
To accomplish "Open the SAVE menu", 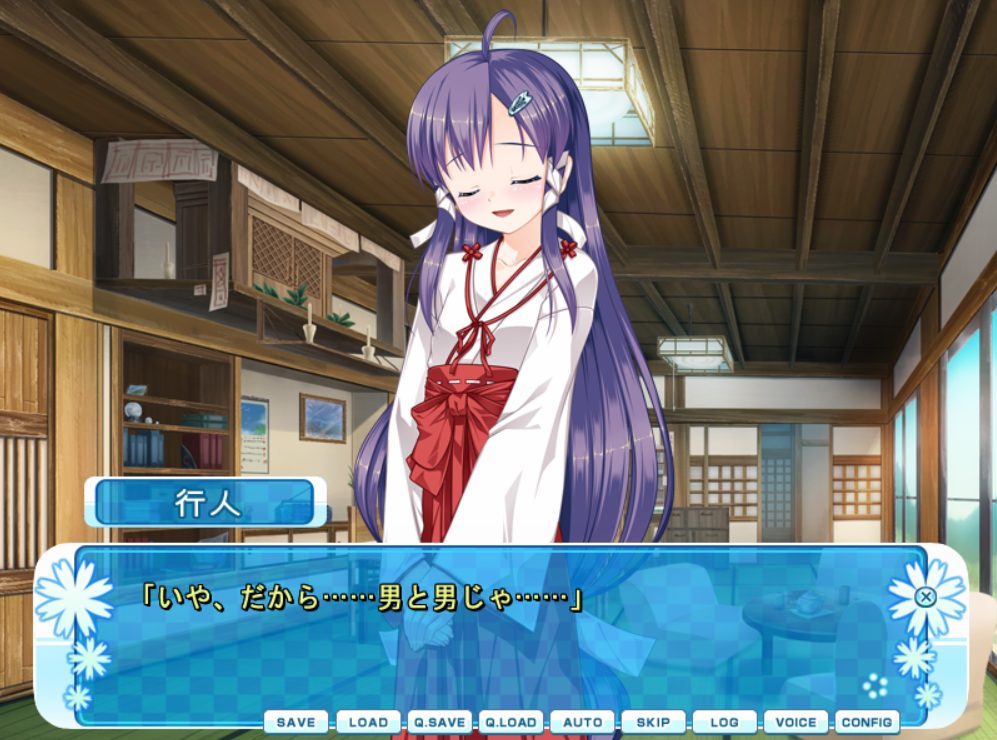I will (296, 722).
